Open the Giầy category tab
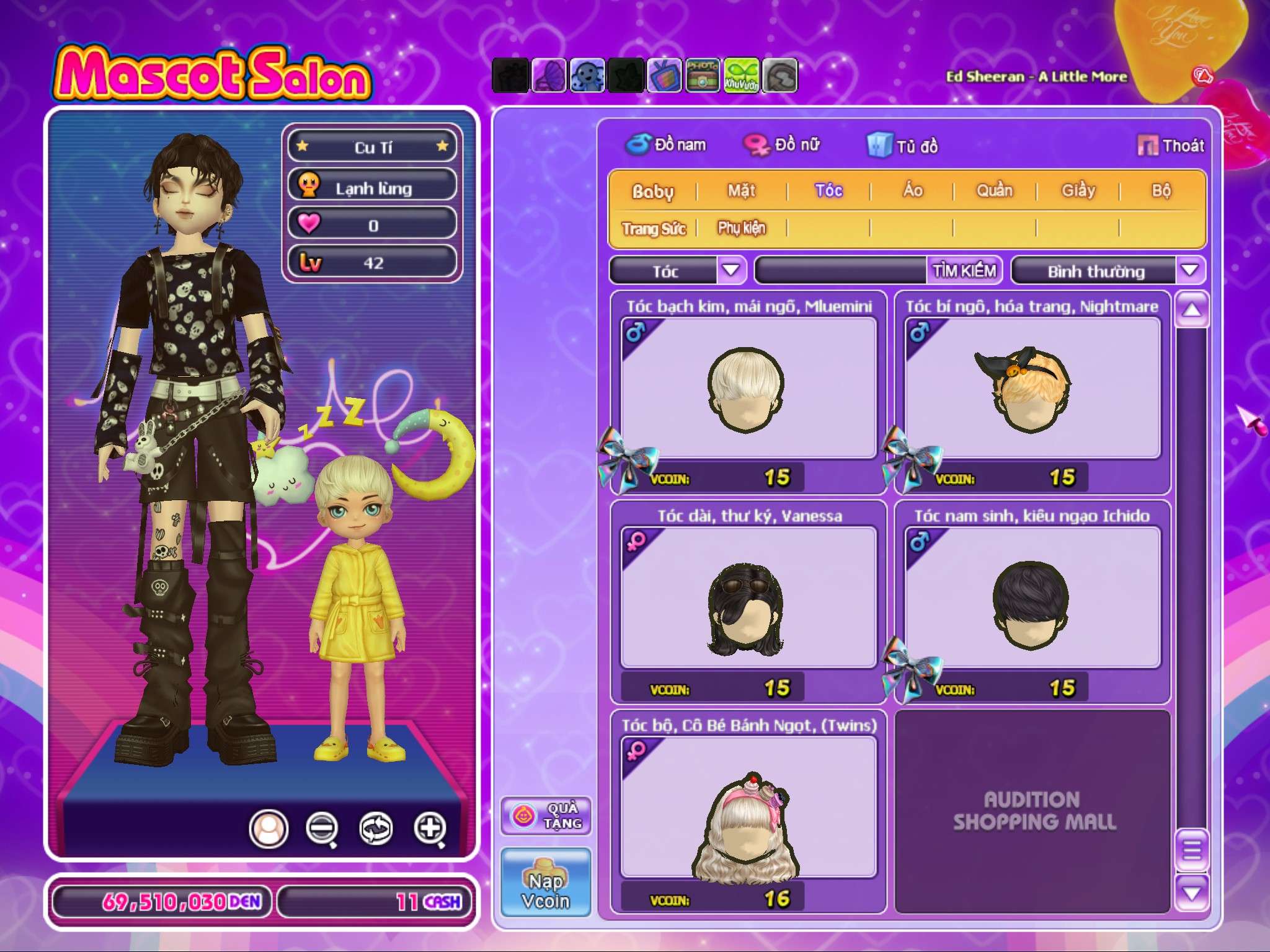 [x=1078, y=191]
